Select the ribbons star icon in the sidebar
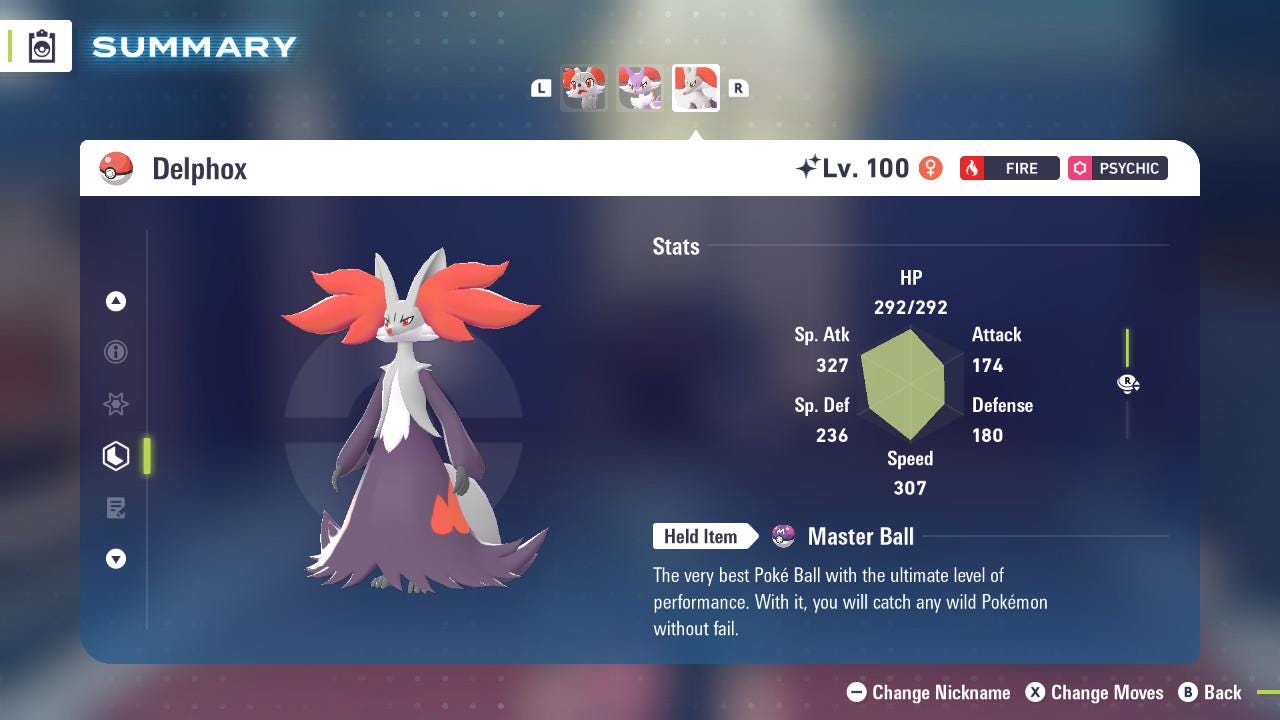Image resolution: width=1280 pixels, height=720 pixels. [x=116, y=404]
